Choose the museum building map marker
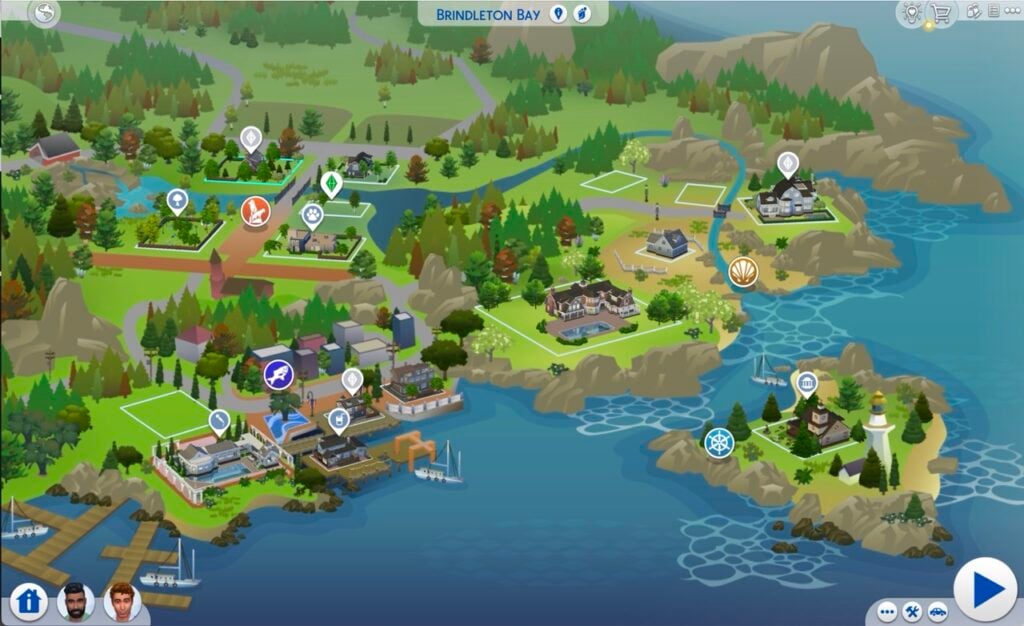 click(806, 383)
